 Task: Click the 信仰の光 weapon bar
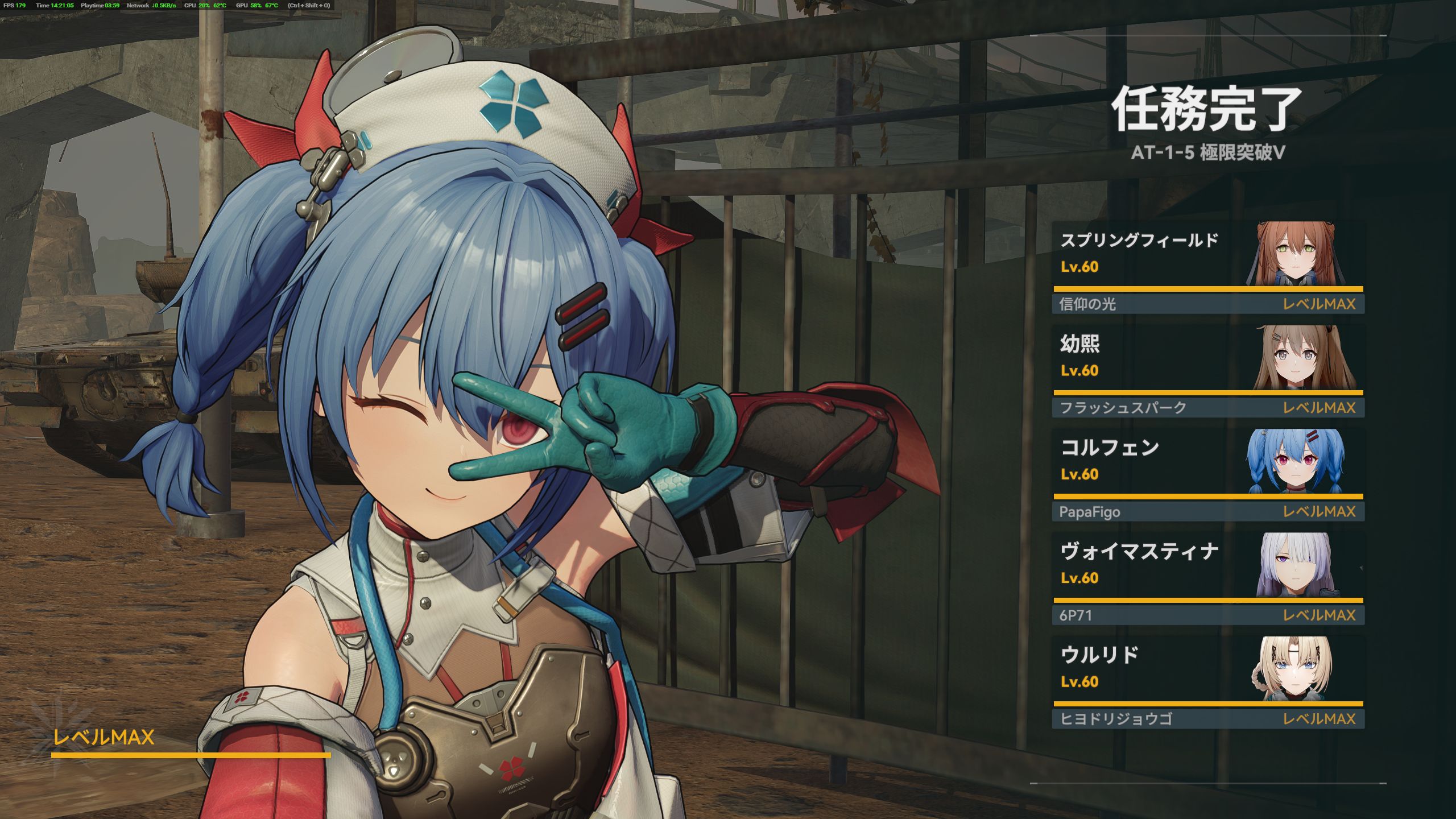(1208, 304)
